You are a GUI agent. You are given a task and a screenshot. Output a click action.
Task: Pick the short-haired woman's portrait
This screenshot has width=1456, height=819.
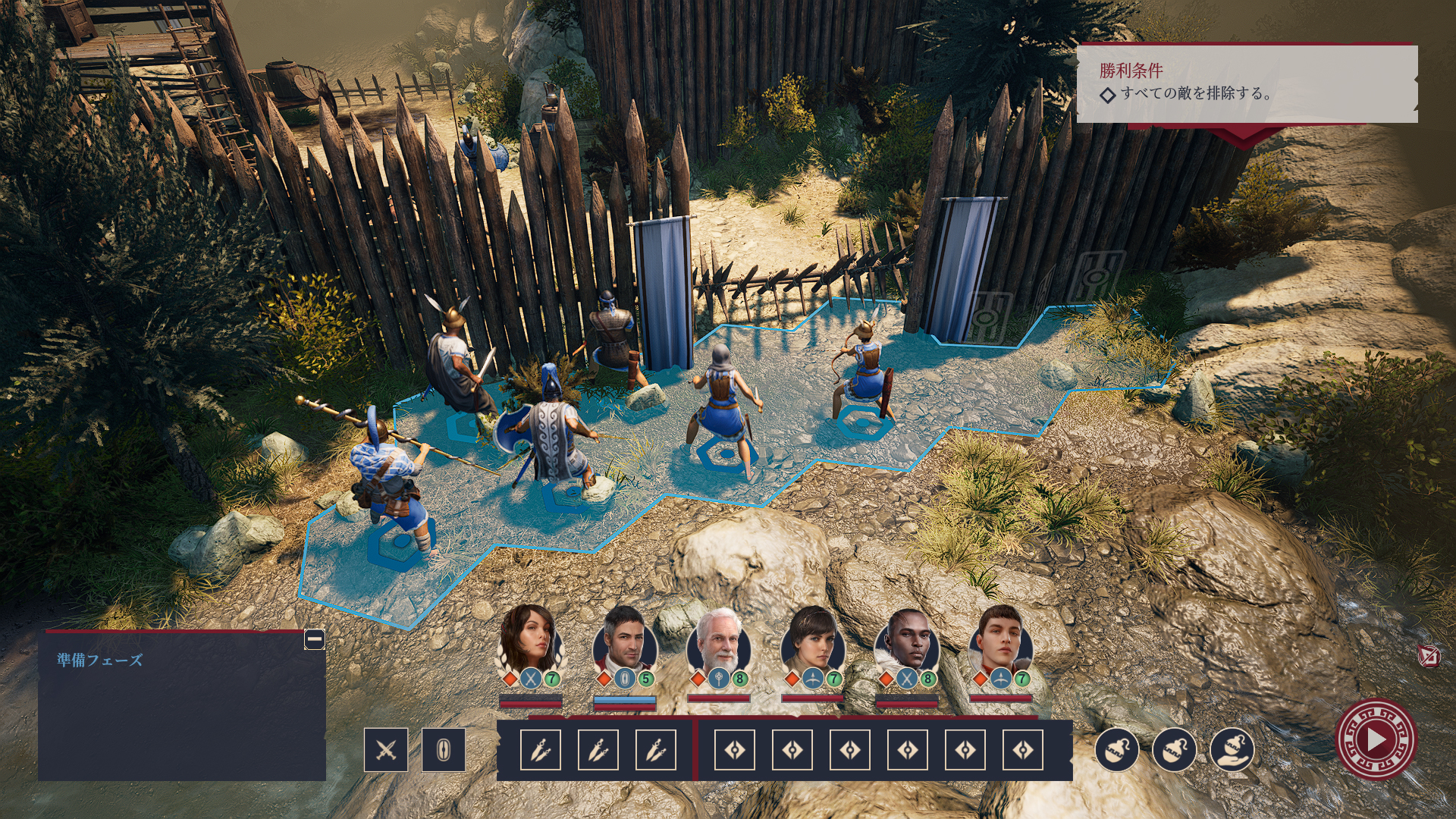[813, 642]
